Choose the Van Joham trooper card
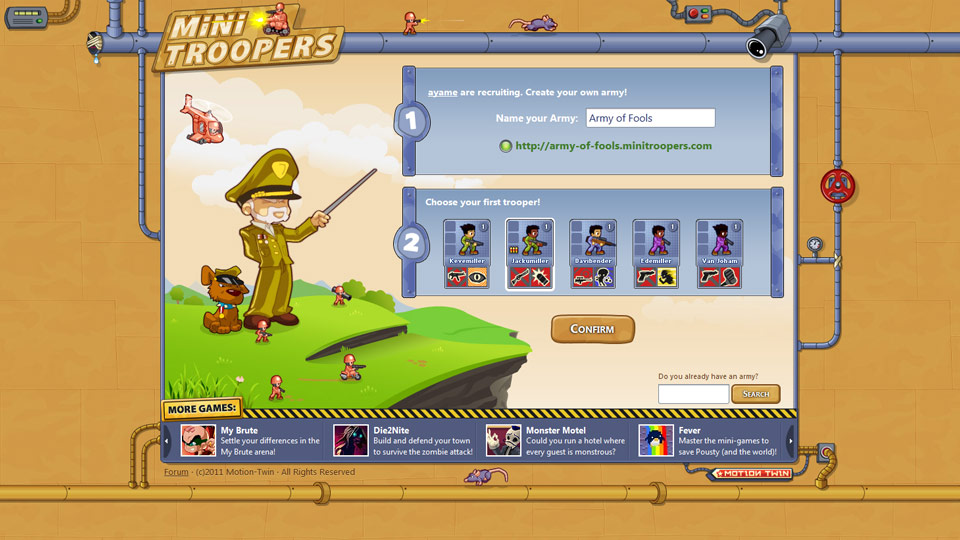Screen dimensions: 960x540 (x=719, y=254)
